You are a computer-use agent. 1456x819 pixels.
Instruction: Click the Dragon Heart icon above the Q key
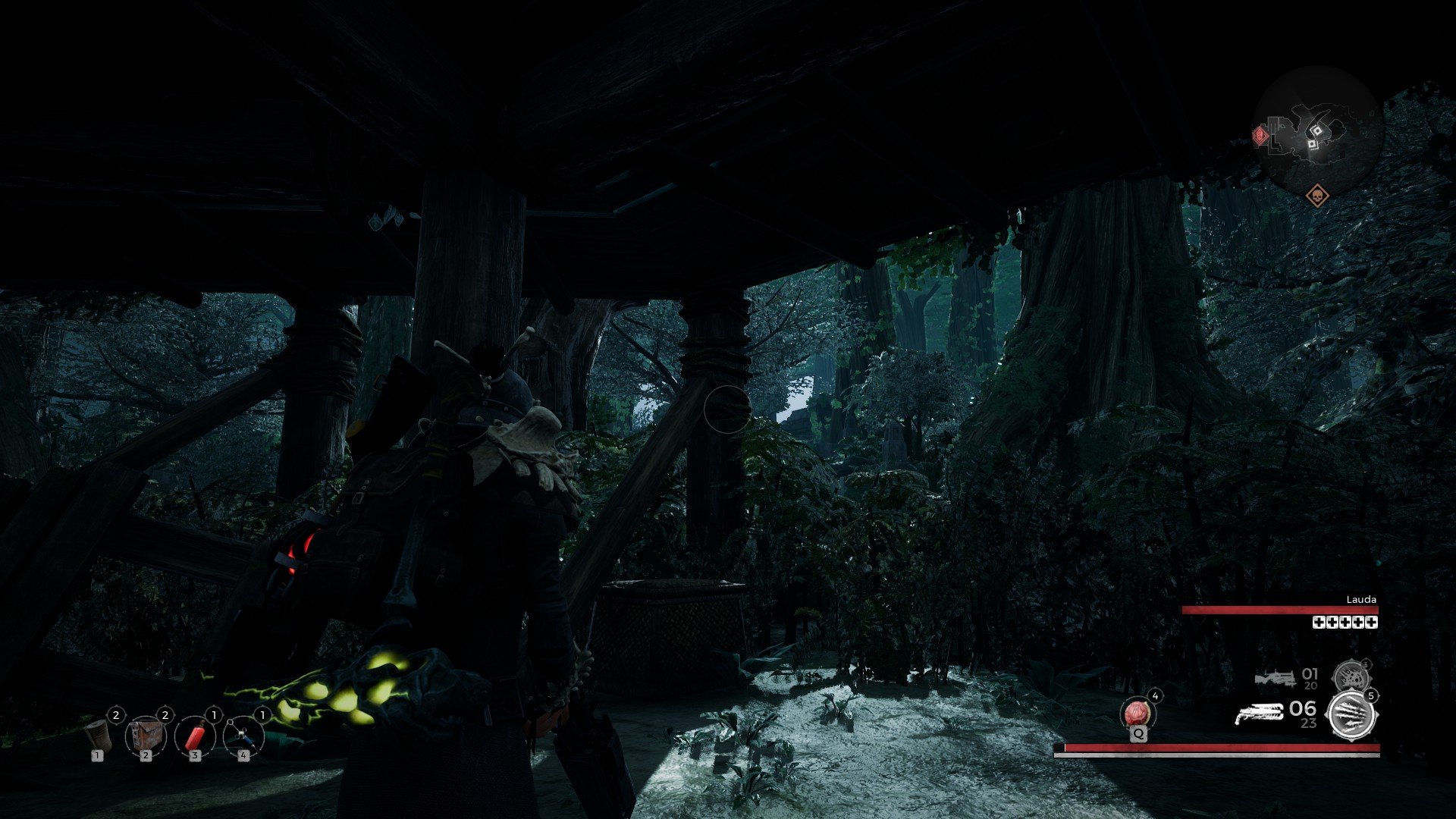click(x=1138, y=714)
